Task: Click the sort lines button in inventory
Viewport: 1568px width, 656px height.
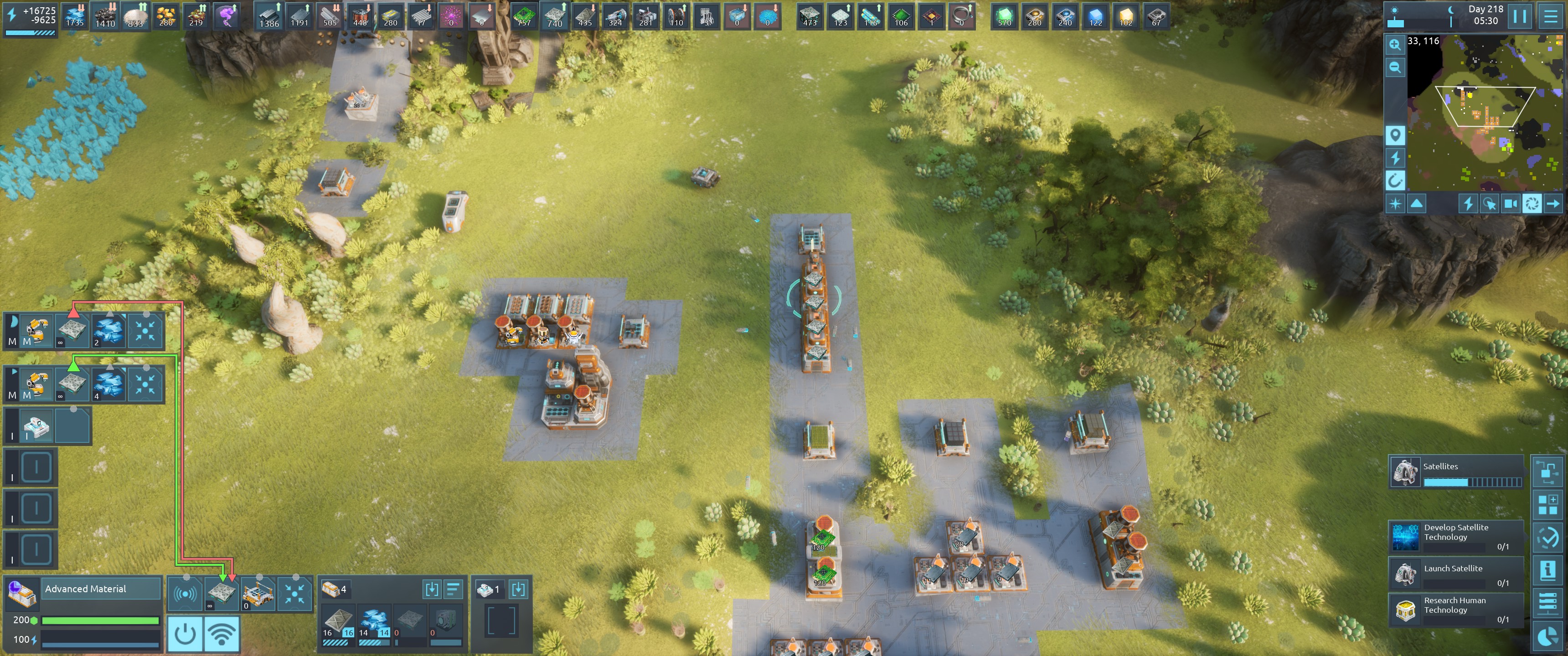Action: [454, 589]
